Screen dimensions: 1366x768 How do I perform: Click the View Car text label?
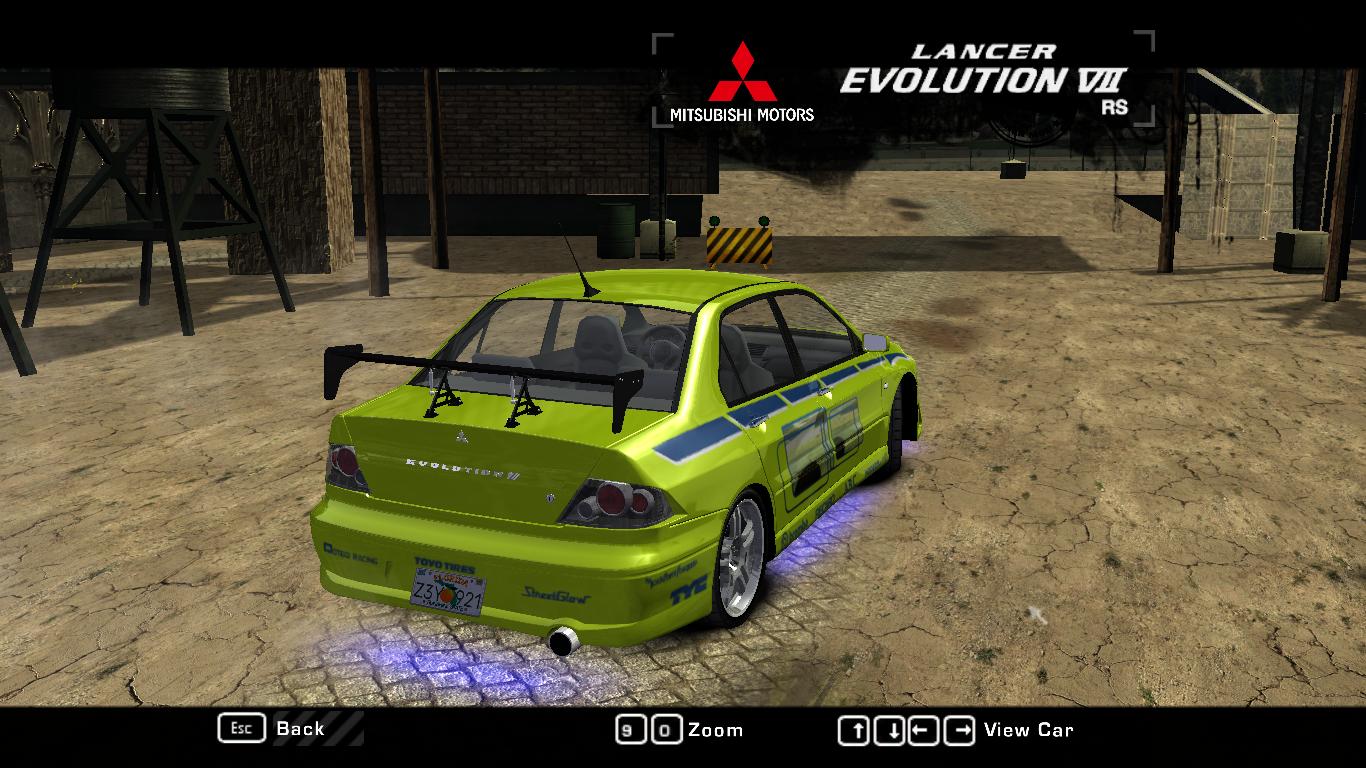click(1028, 730)
